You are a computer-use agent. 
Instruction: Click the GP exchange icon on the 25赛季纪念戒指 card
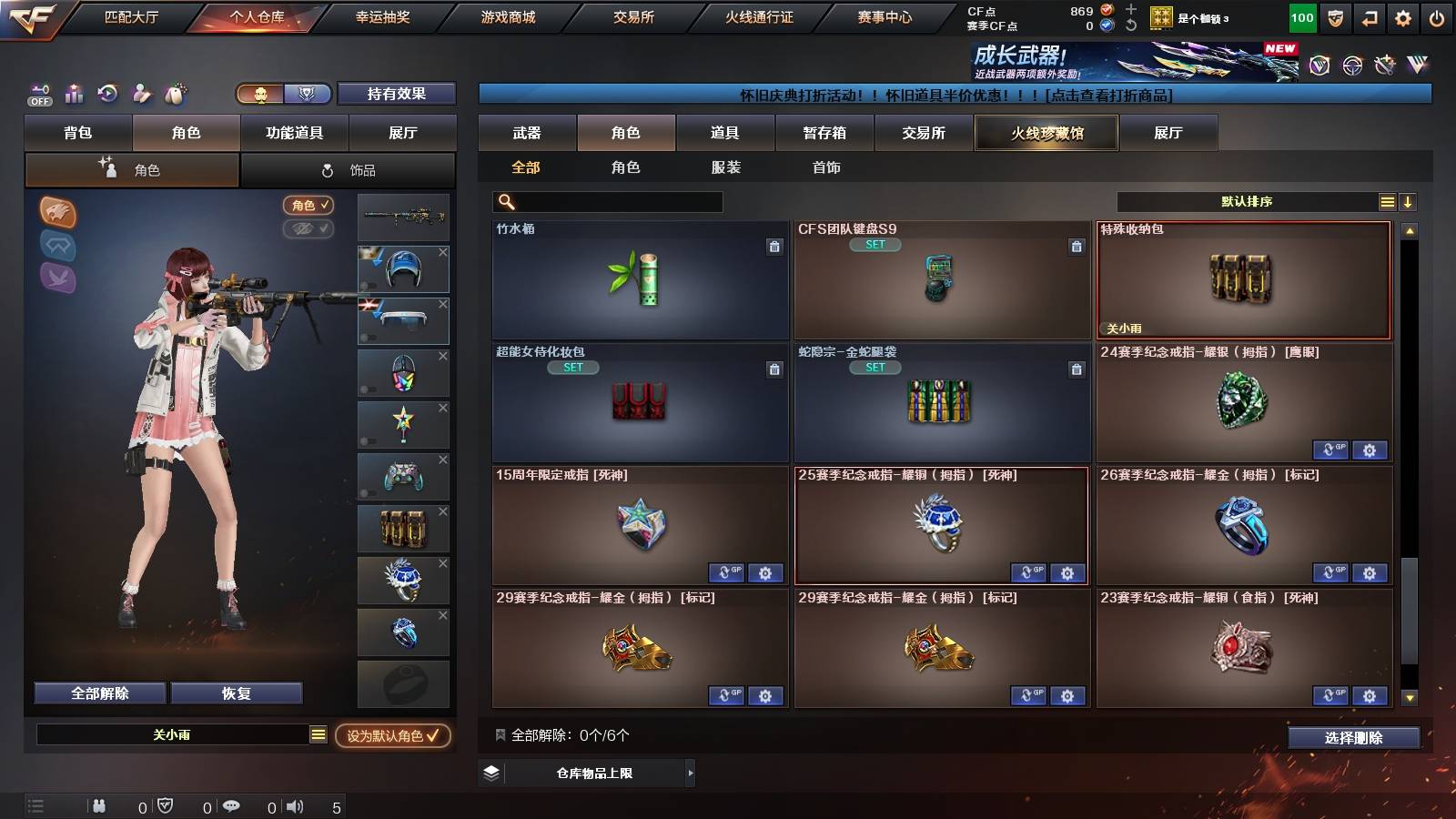[x=1028, y=573]
